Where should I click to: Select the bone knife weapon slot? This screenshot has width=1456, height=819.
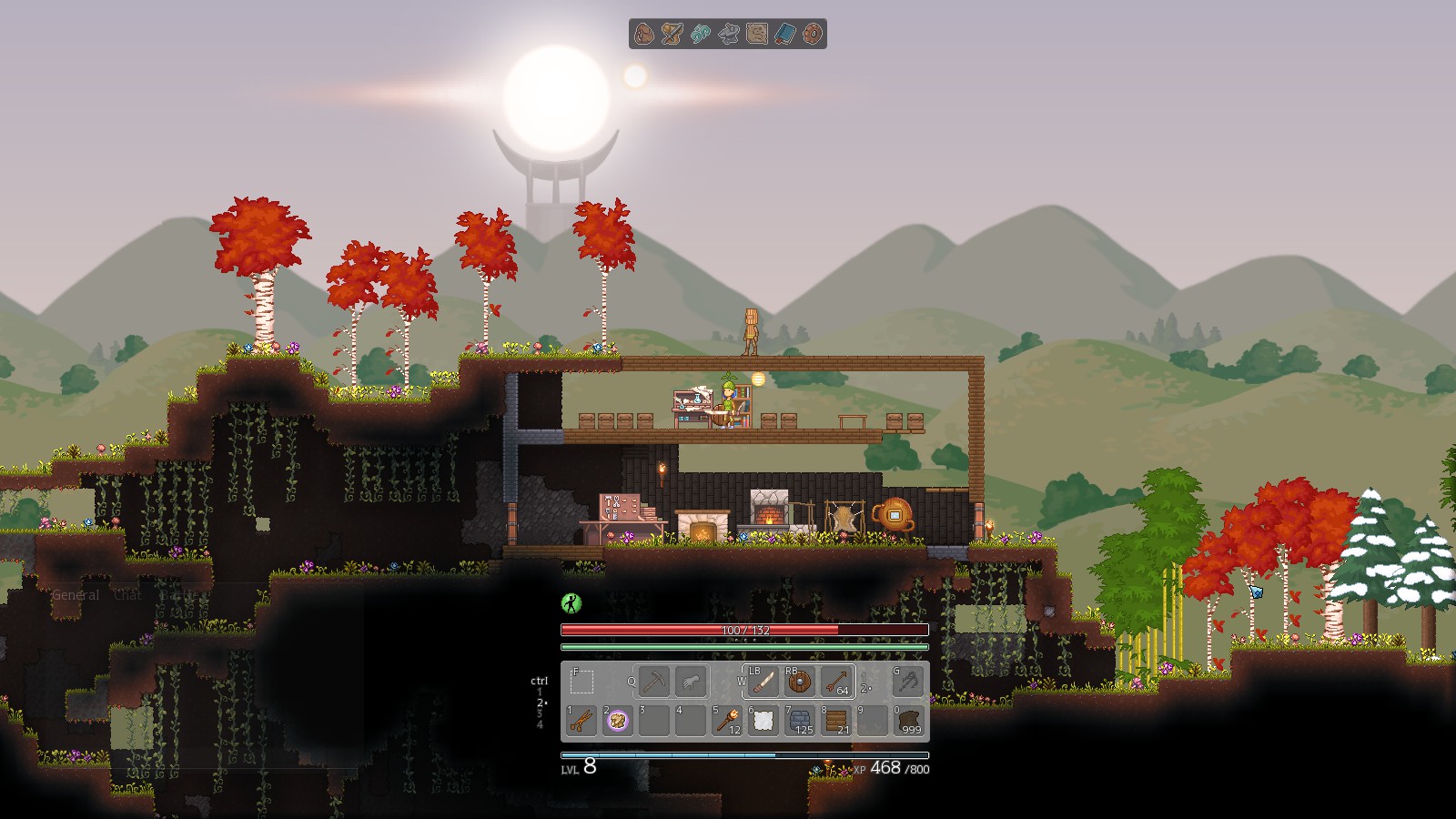point(763,682)
